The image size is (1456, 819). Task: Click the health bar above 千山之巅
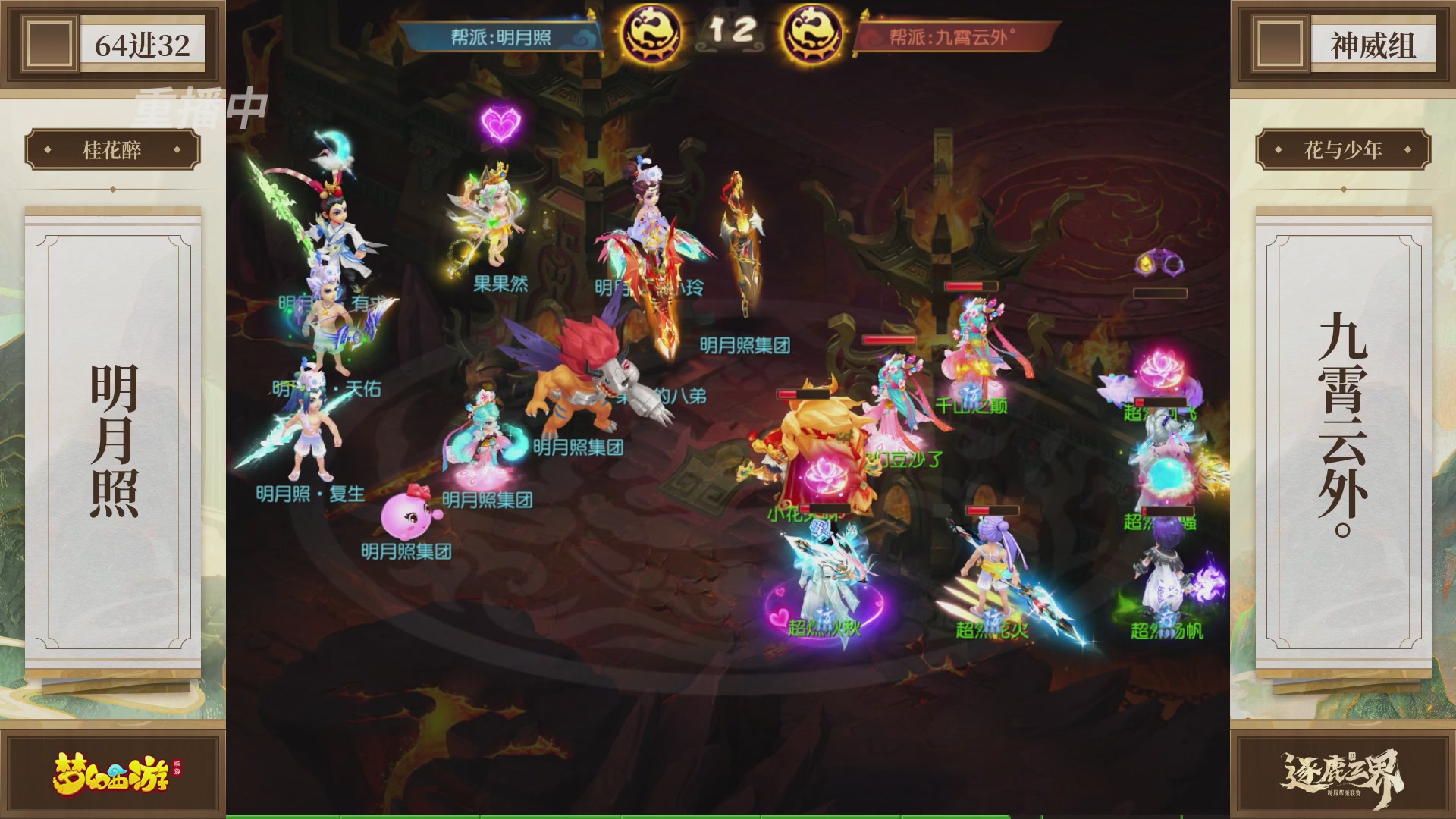pyautogui.click(x=971, y=287)
